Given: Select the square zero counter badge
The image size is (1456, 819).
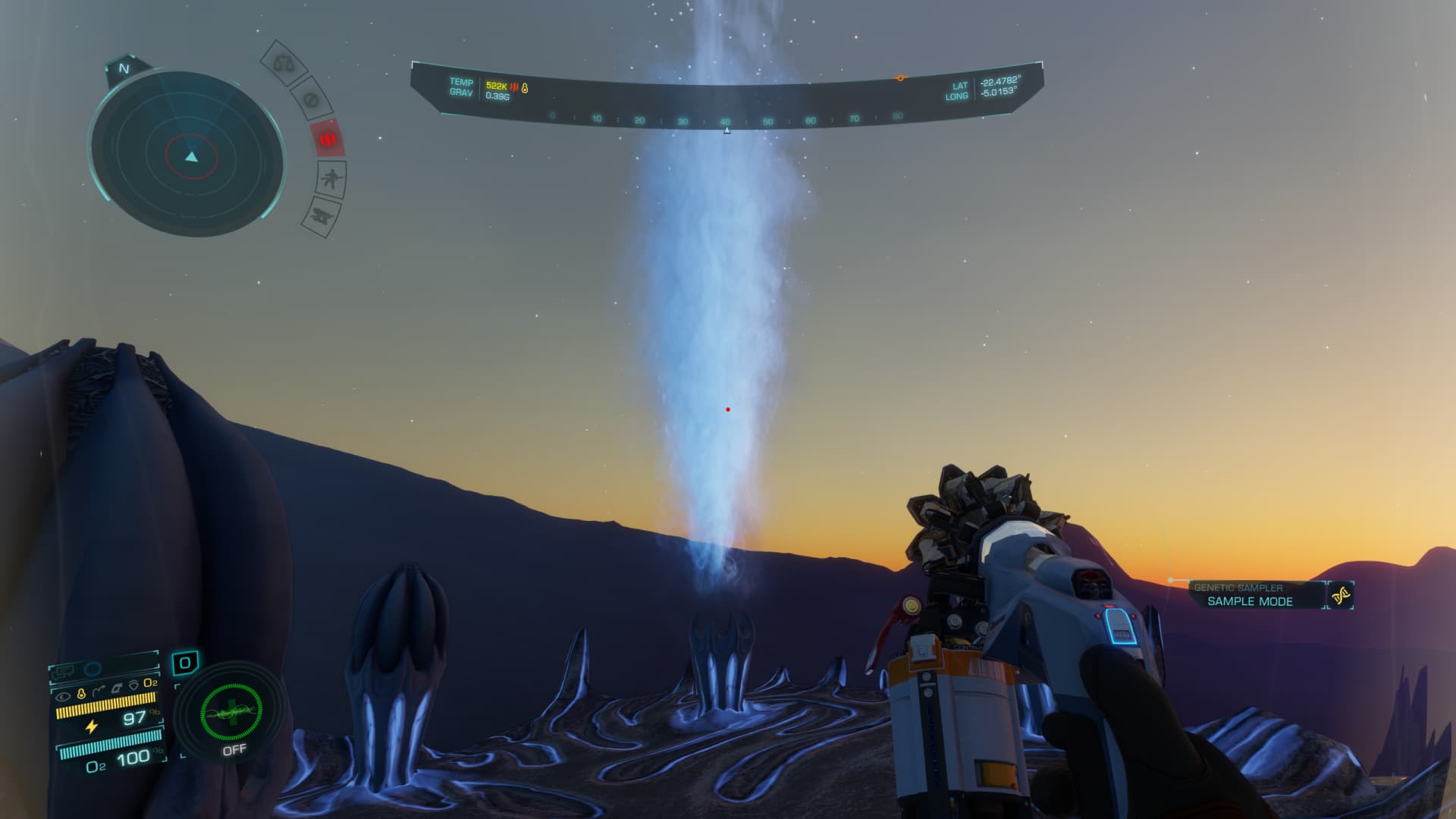Looking at the screenshot, I should tap(185, 664).
